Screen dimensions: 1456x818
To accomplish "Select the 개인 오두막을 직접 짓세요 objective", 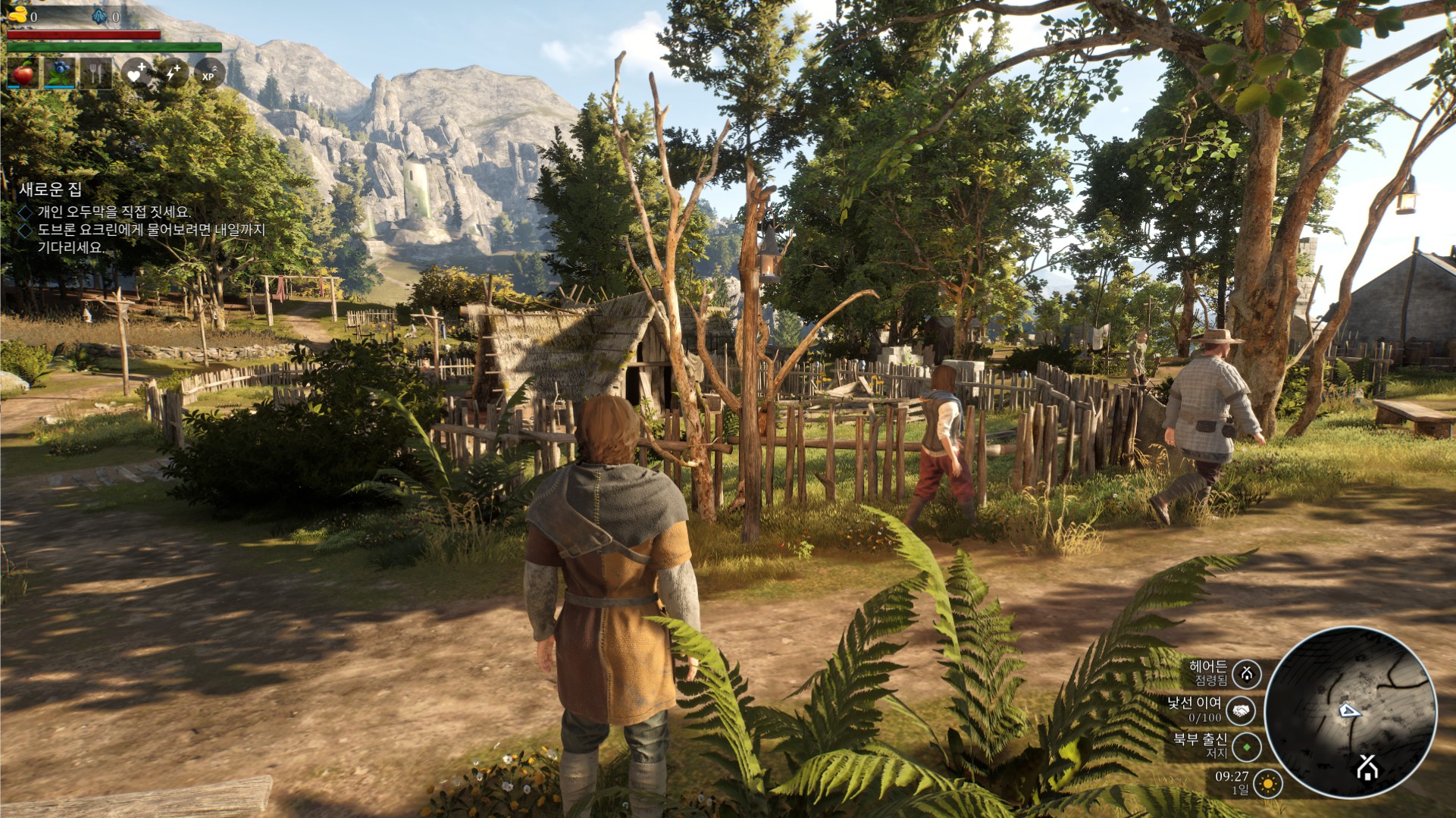I will tap(114, 212).
